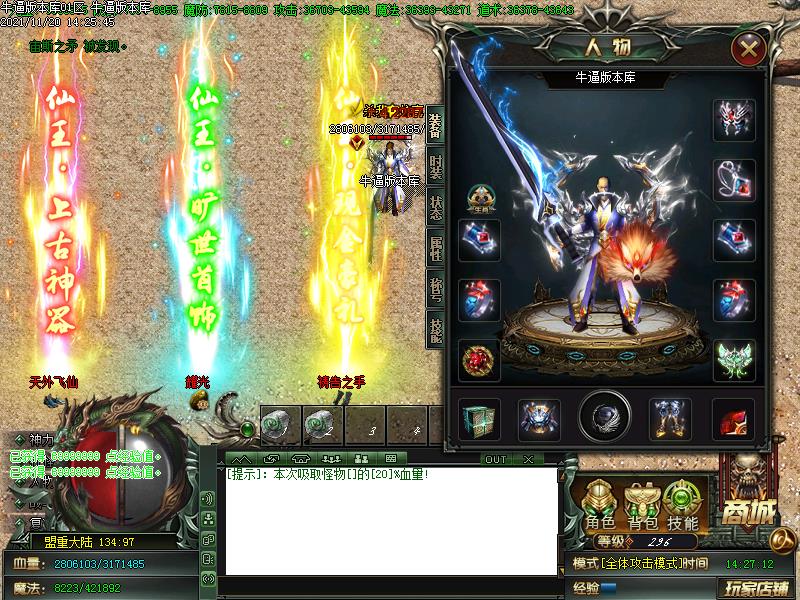Open the 时装 fashion tab
Screen dimensions: 800x600
click(436, 166)
